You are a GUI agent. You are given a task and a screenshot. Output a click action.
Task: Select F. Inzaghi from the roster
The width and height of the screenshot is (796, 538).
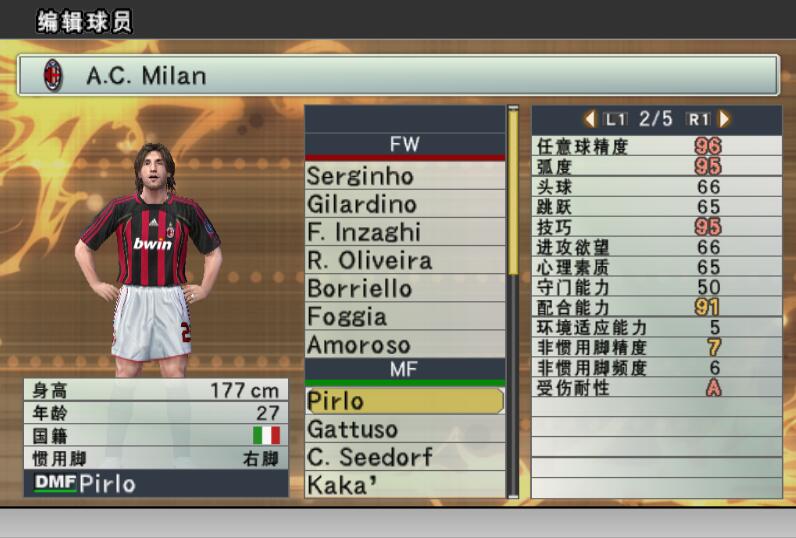click(x=405, y=232)
